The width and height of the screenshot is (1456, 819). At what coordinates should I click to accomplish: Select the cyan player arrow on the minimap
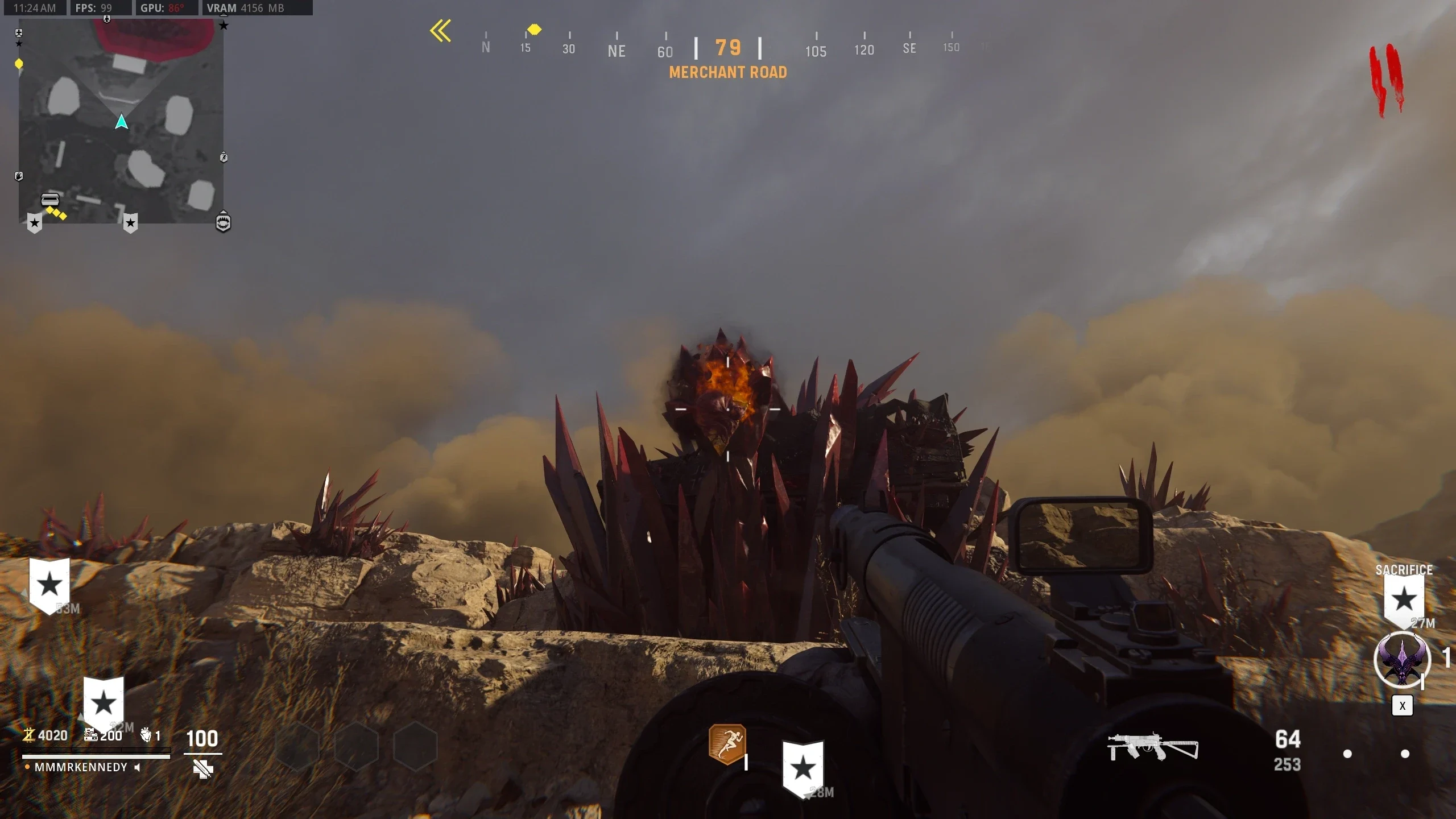click(x=121, y=122)
